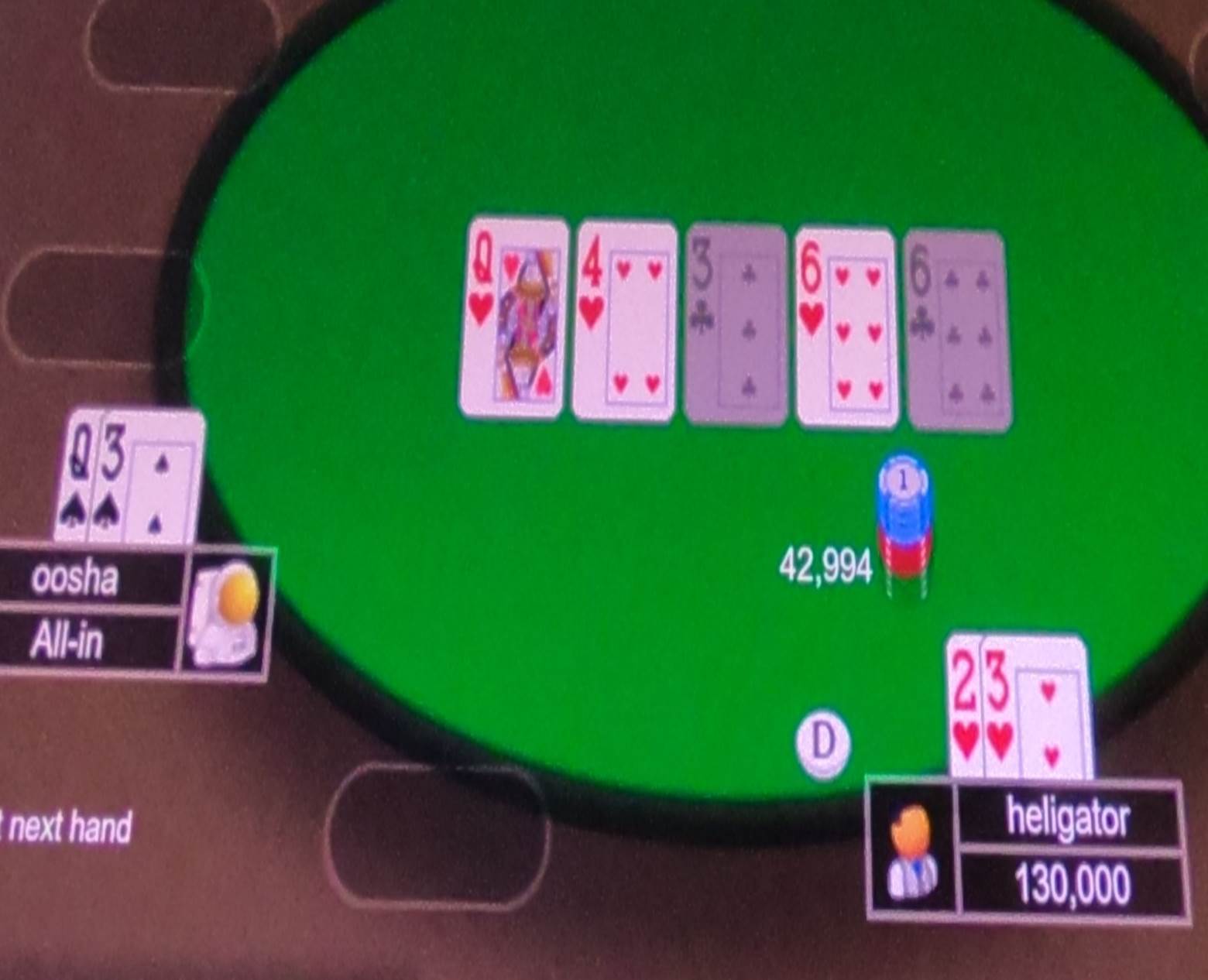Click the top chip showing number 1

click(x=904, y=479)
